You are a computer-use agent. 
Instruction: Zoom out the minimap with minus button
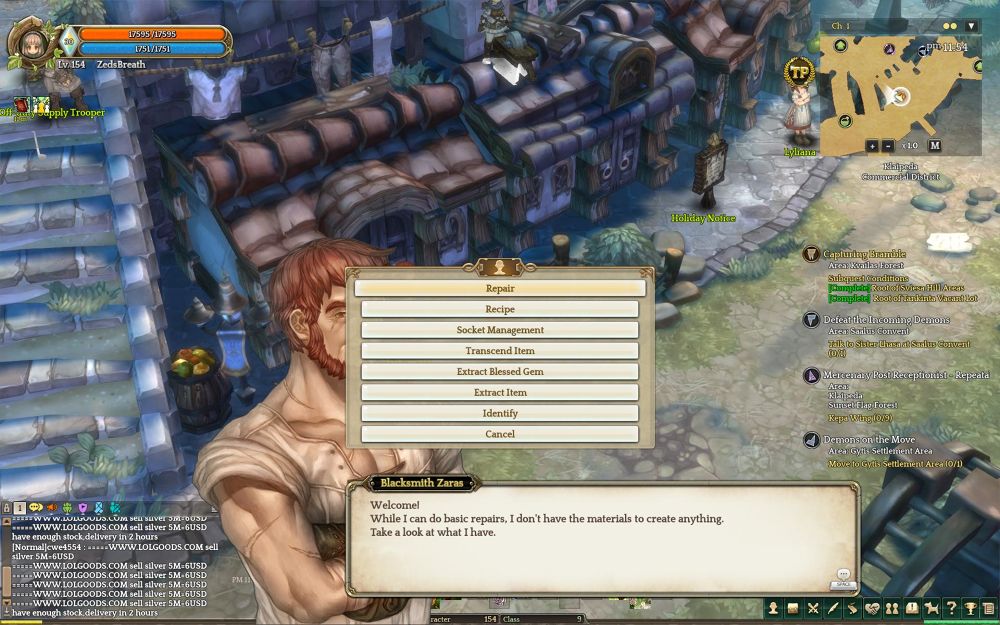tap(888, 146)
